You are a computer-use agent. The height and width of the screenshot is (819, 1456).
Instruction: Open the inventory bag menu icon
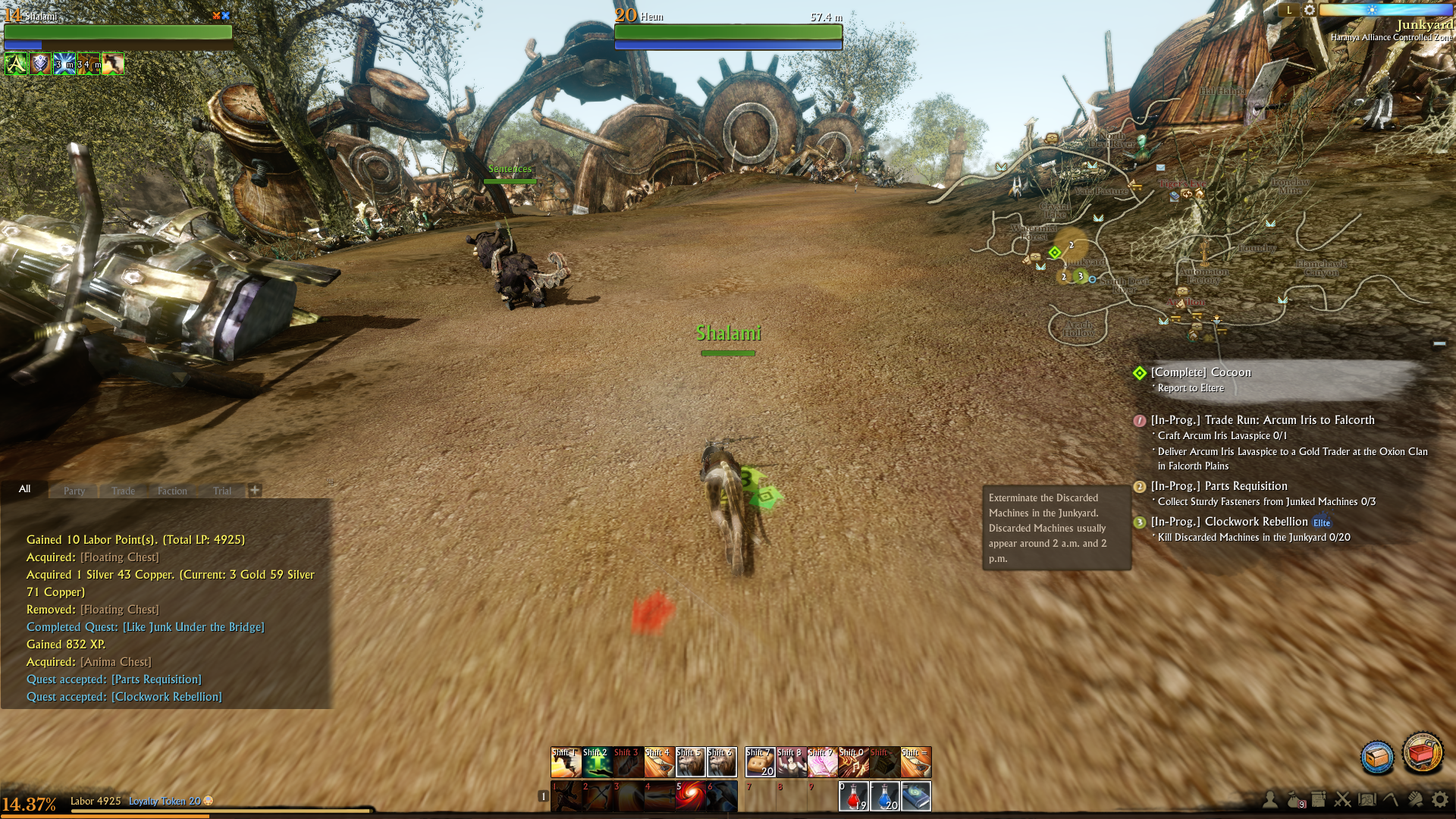pyautogui.click(x=1294, y=799)
